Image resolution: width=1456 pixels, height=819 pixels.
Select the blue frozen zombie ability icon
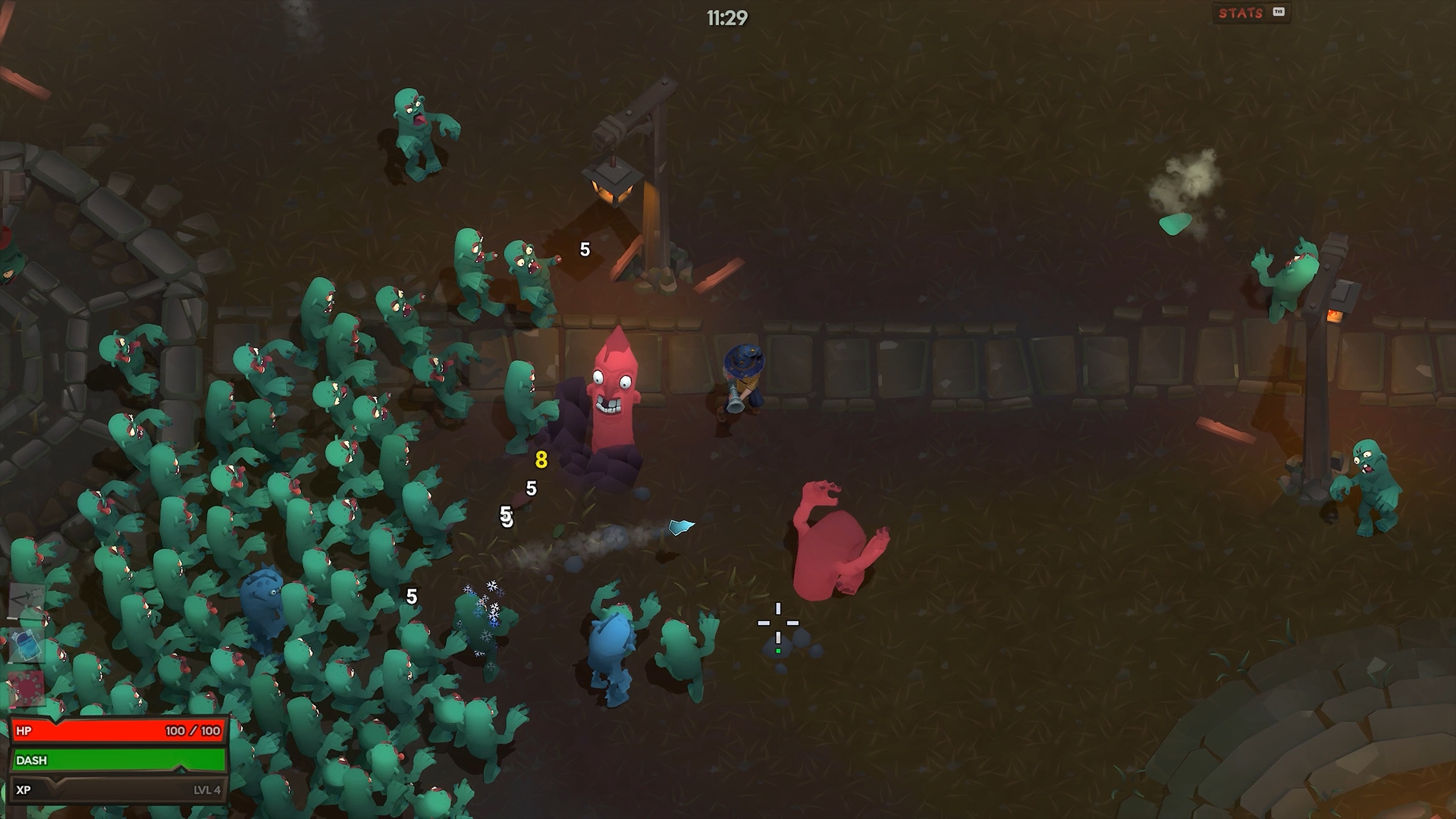(27, 645)
